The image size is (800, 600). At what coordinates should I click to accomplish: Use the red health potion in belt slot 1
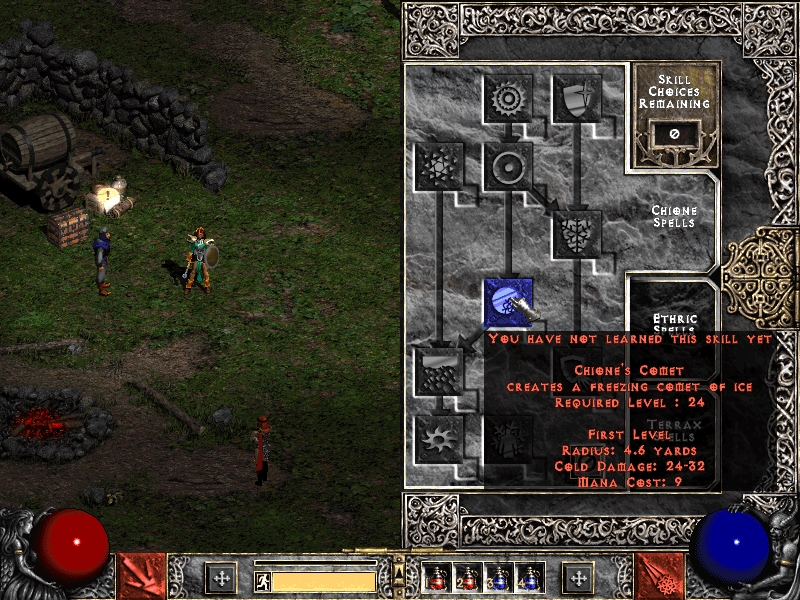(434, 578)
